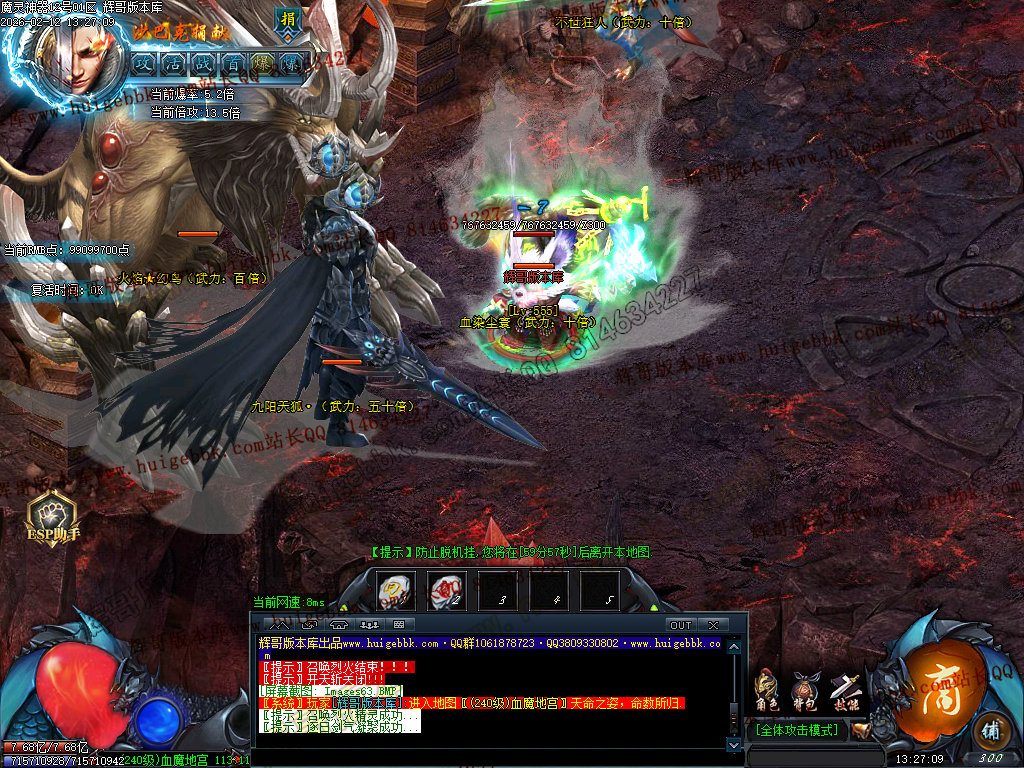Viewport: 1024px width, 768px height.
Task: Click the chat text input bar
Action: 490,756
